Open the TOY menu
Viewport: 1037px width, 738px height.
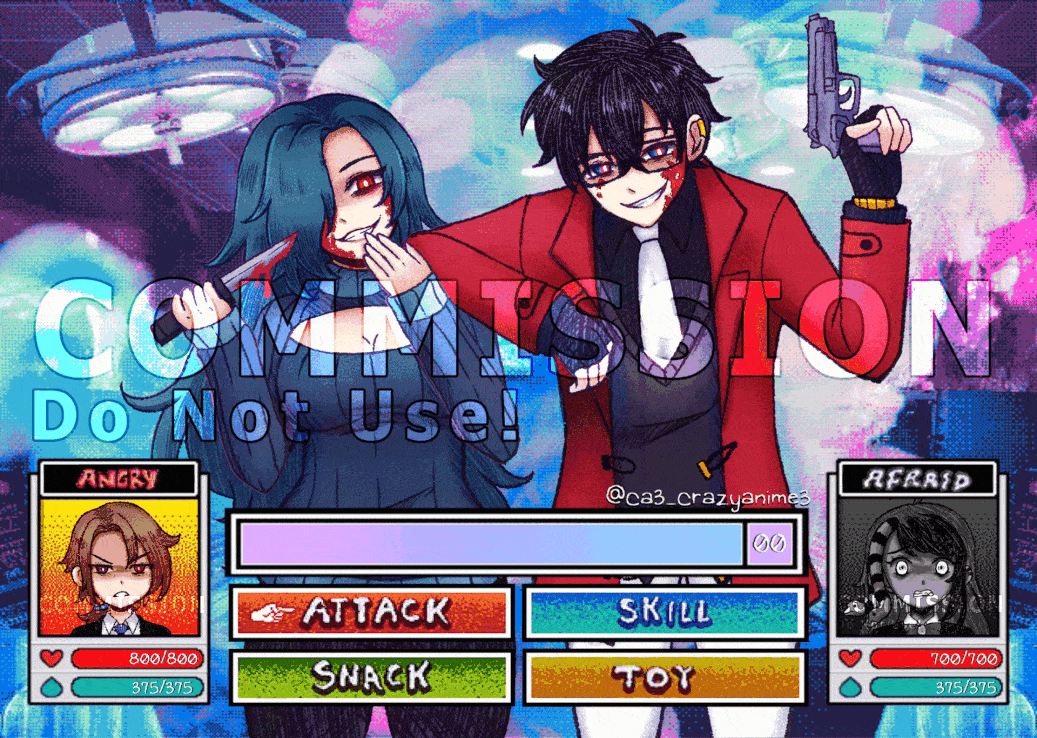tap(664, 677)
